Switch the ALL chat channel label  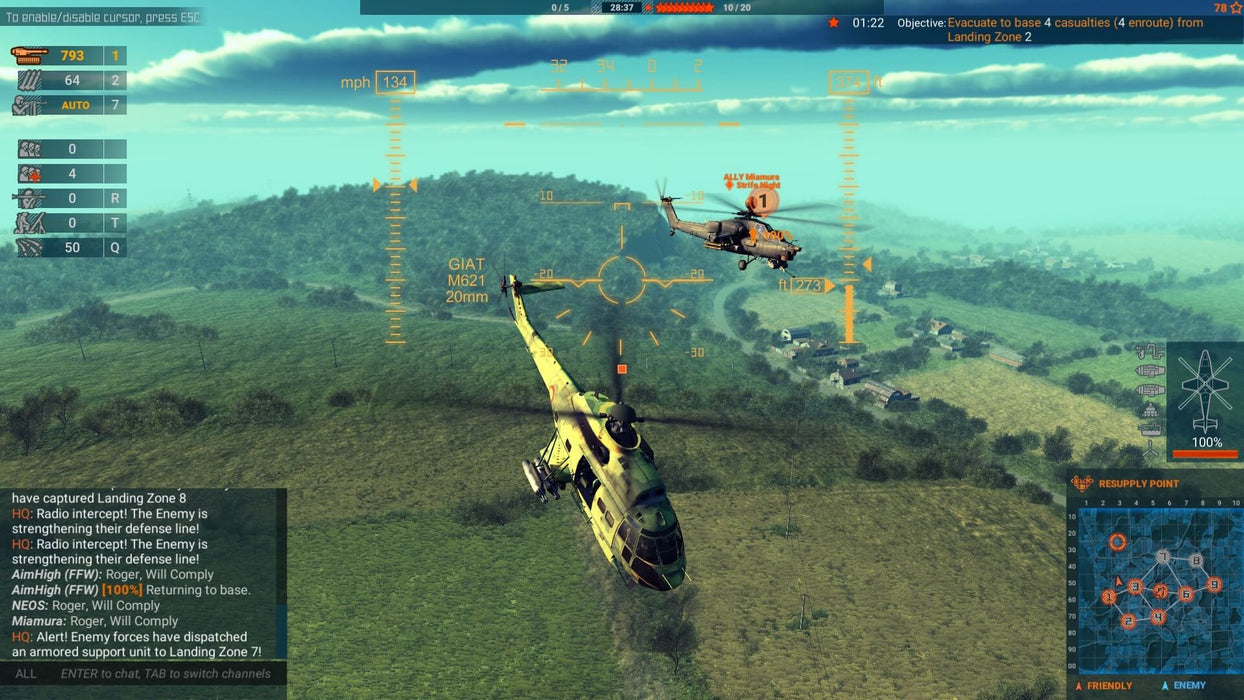click(26, 674)
